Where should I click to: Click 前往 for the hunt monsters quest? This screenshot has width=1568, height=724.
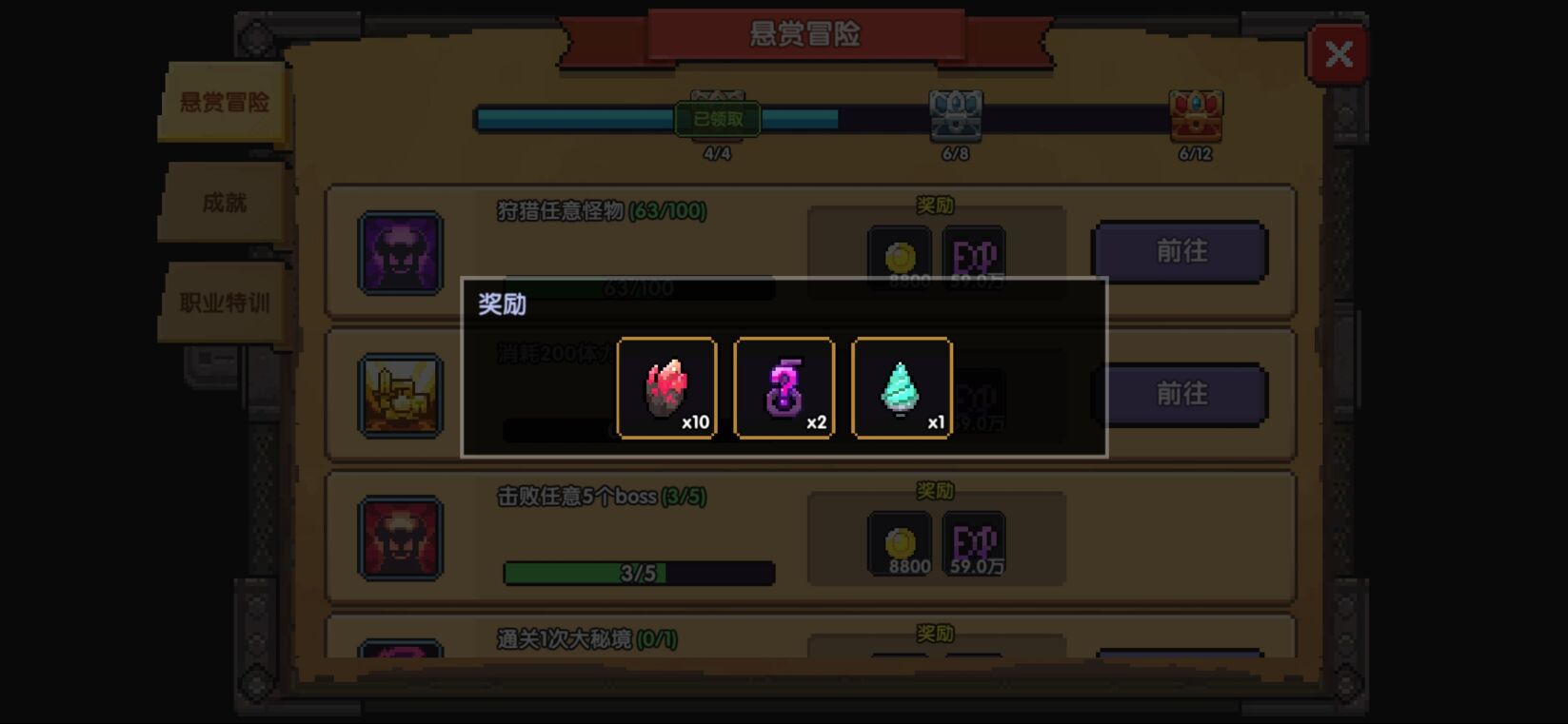point(1180,252)
